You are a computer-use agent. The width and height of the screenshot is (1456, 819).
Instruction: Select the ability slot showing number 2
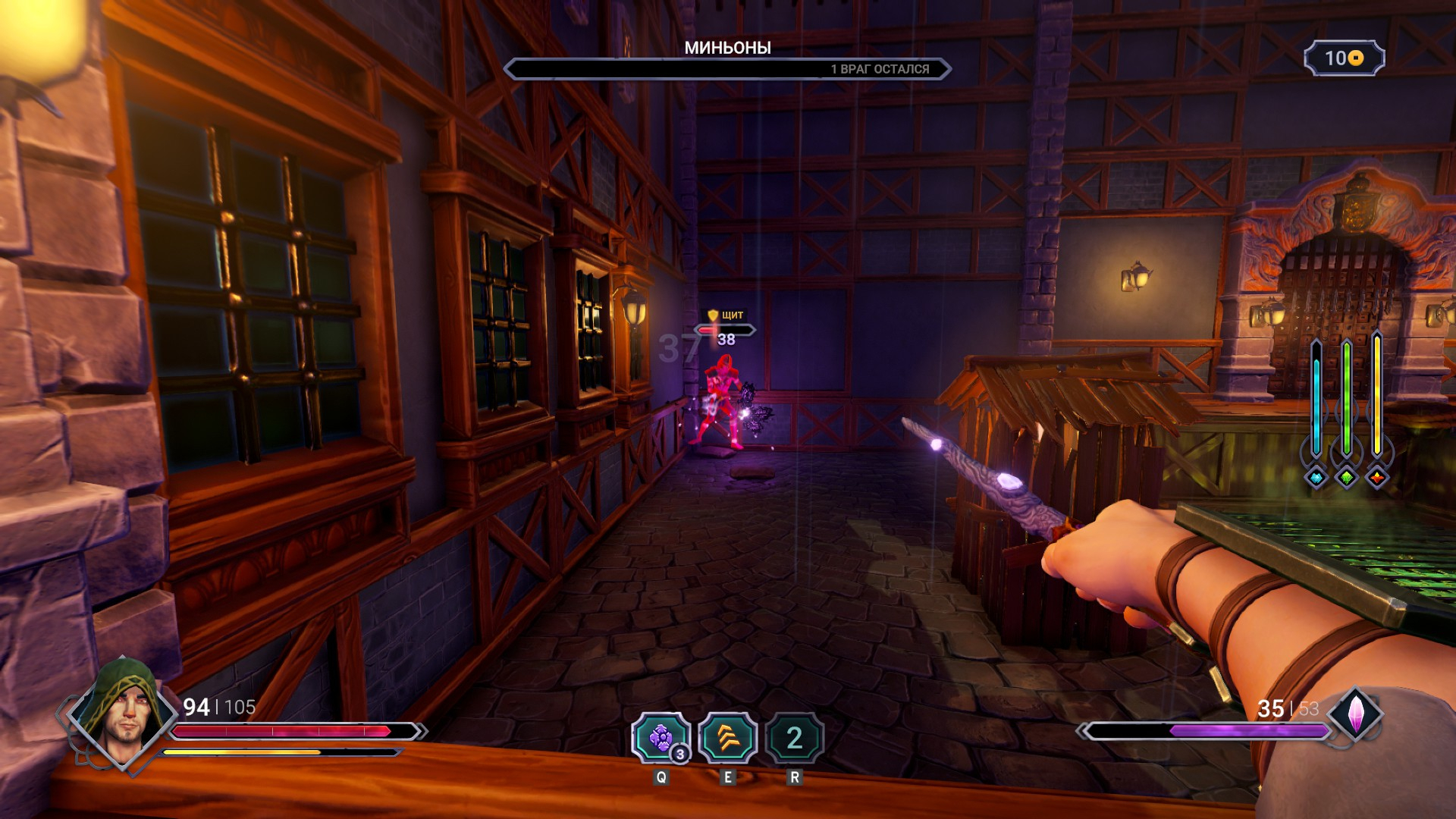[x=794, y=738]
